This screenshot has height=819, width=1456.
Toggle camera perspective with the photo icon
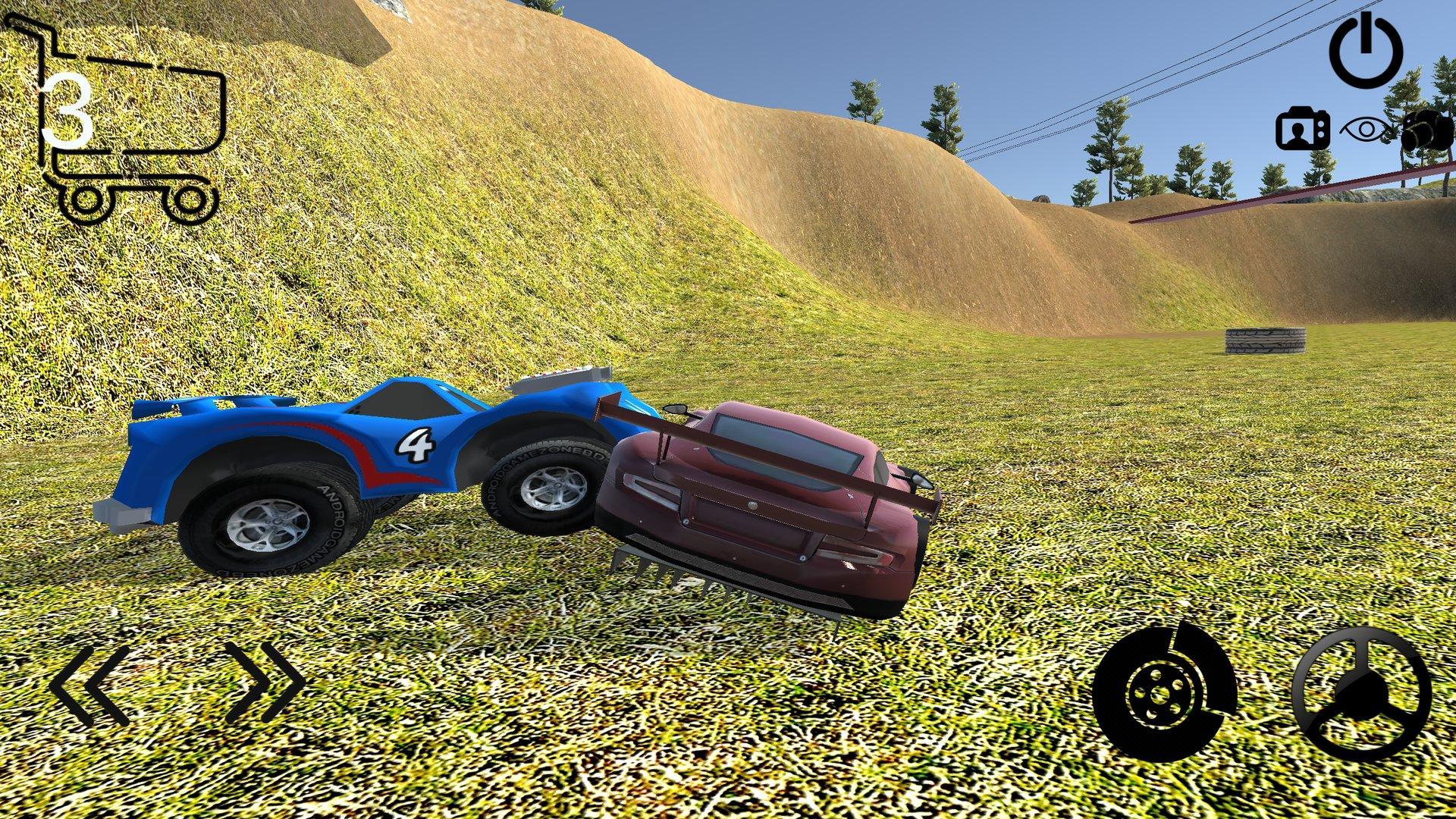point(1302,129)
